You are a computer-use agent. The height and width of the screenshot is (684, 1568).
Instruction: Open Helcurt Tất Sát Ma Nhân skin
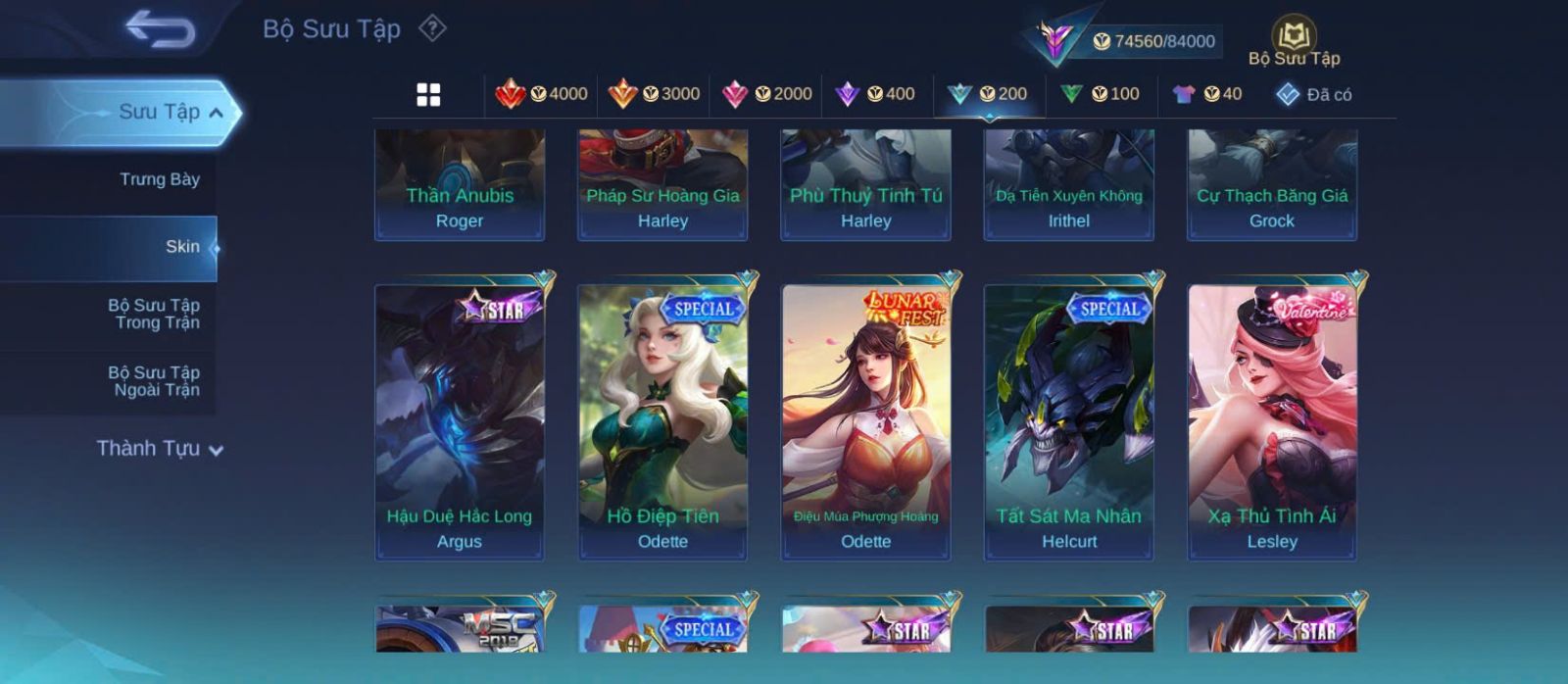point(1069,421)
